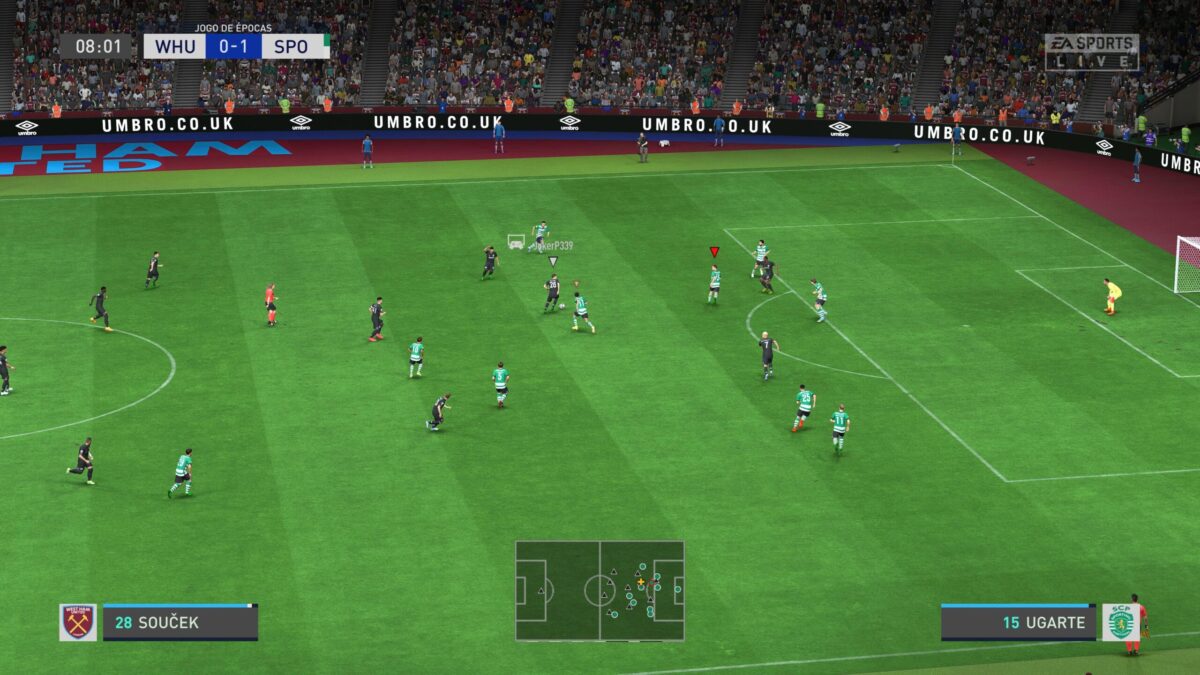Click the pitch radar minimap
1200x675 pixels.
[600, 590]
